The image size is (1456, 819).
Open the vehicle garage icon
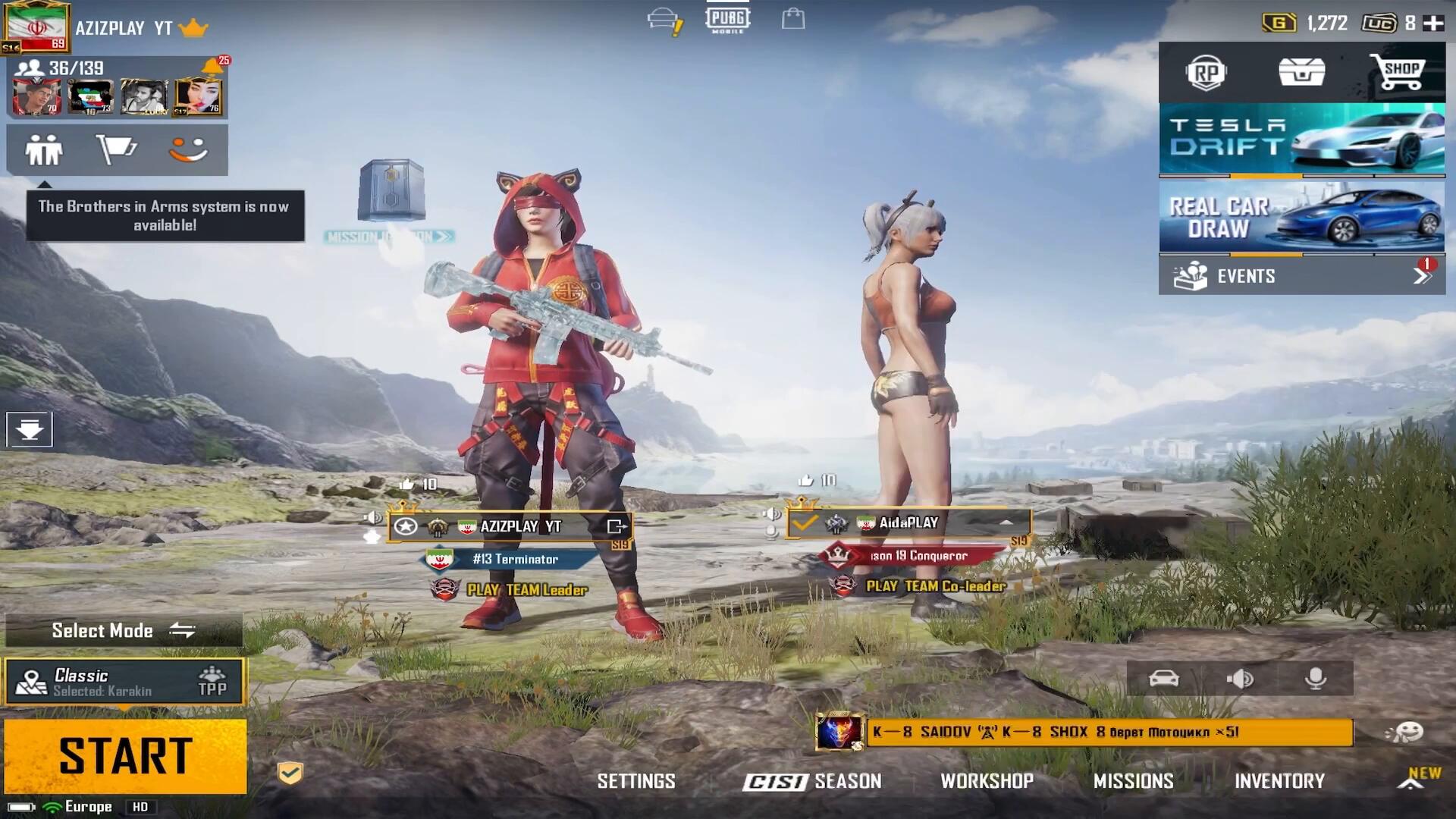pos(1164,679)
